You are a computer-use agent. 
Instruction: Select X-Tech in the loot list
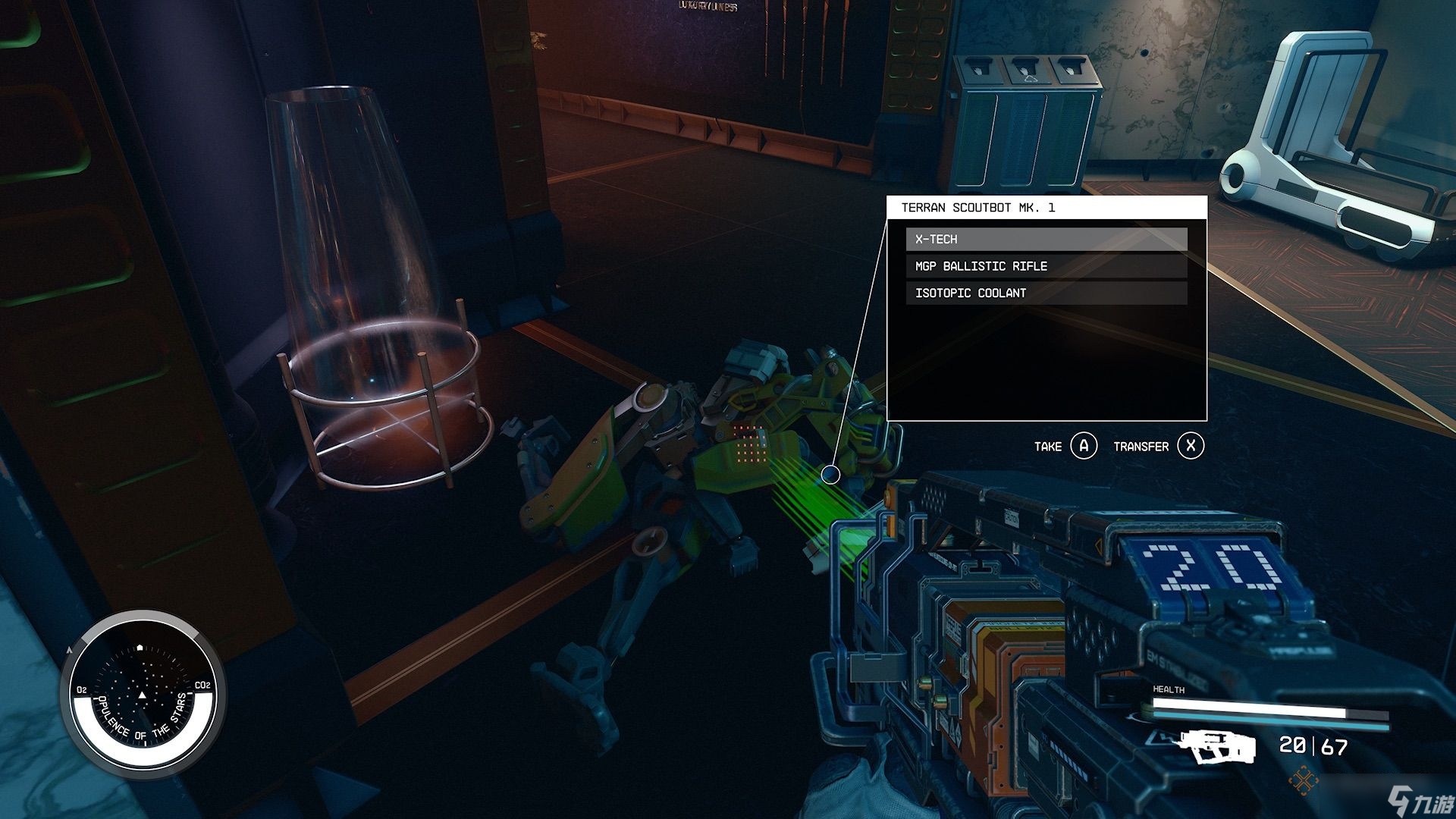point(1046,240)
